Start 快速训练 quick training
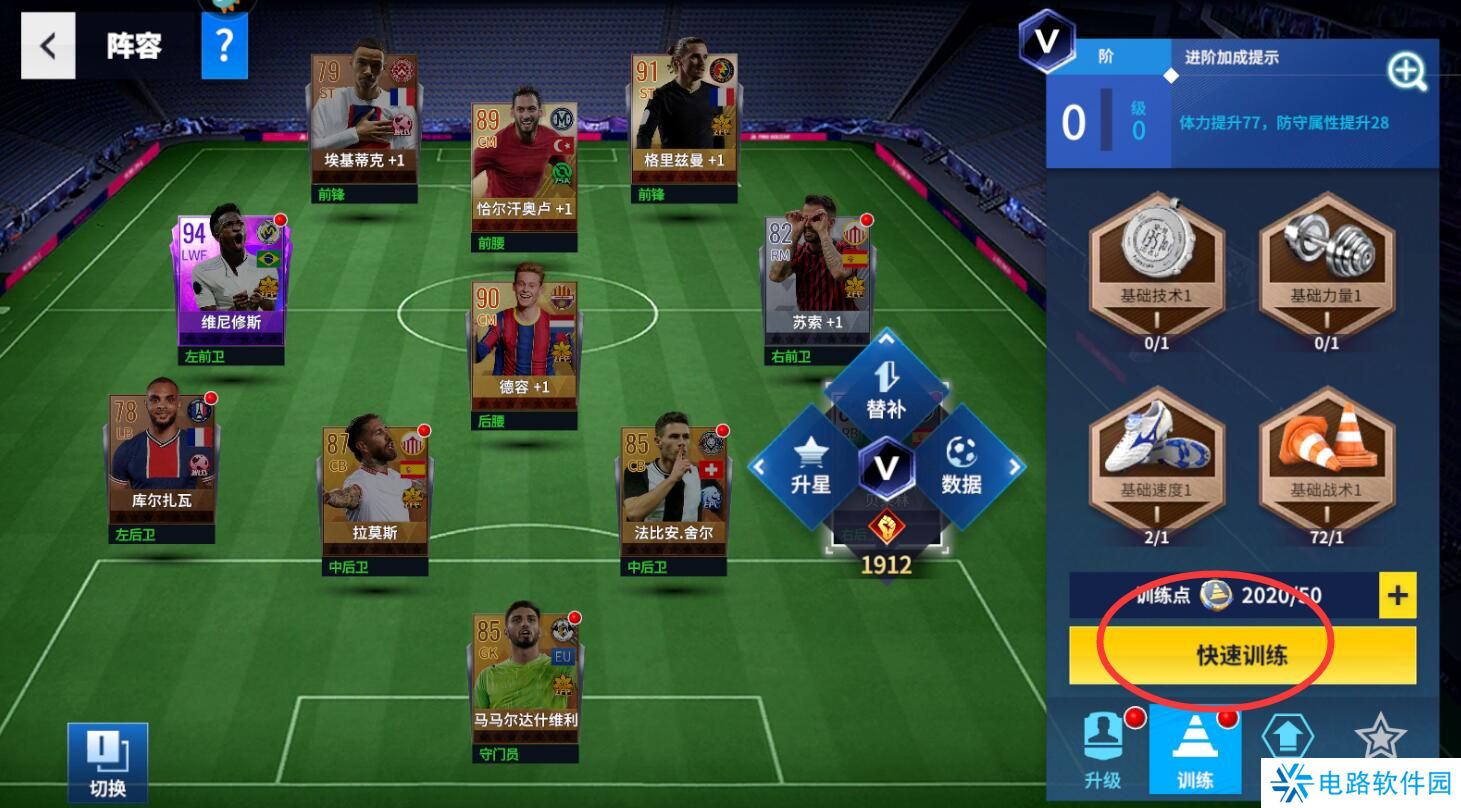Viewport: 1461px width, 808px height. pyautogui.click(x=1242, y=655)
